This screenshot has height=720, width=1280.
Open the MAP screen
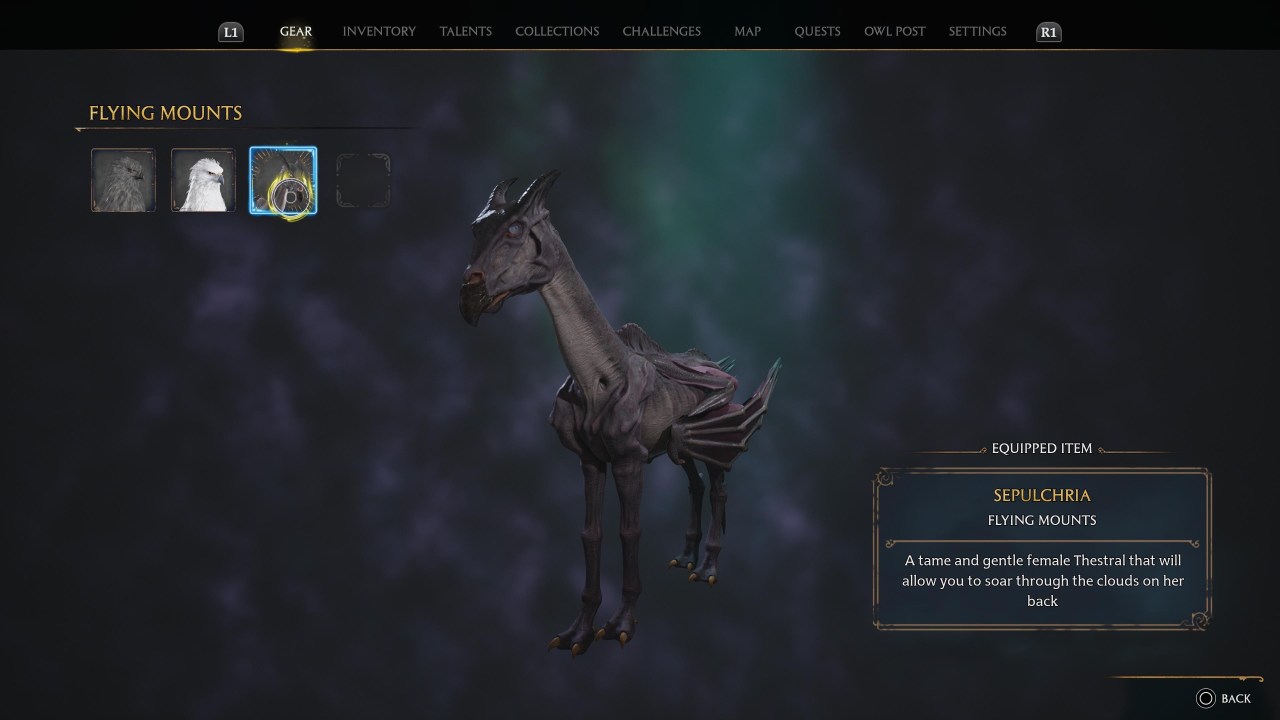coord(747,31)
